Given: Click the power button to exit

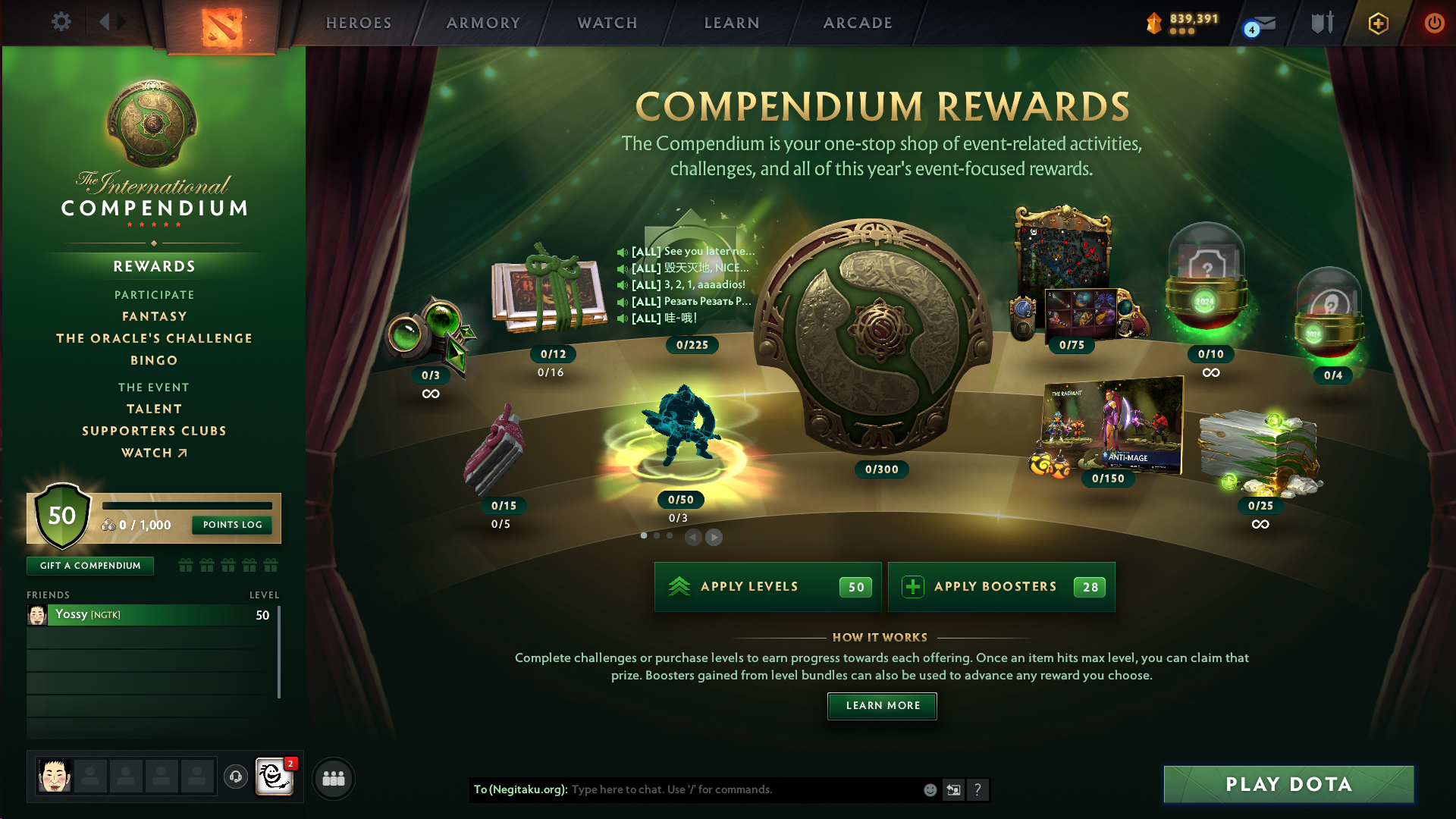Looking at the screenshot, I should tap(1435, 23).
